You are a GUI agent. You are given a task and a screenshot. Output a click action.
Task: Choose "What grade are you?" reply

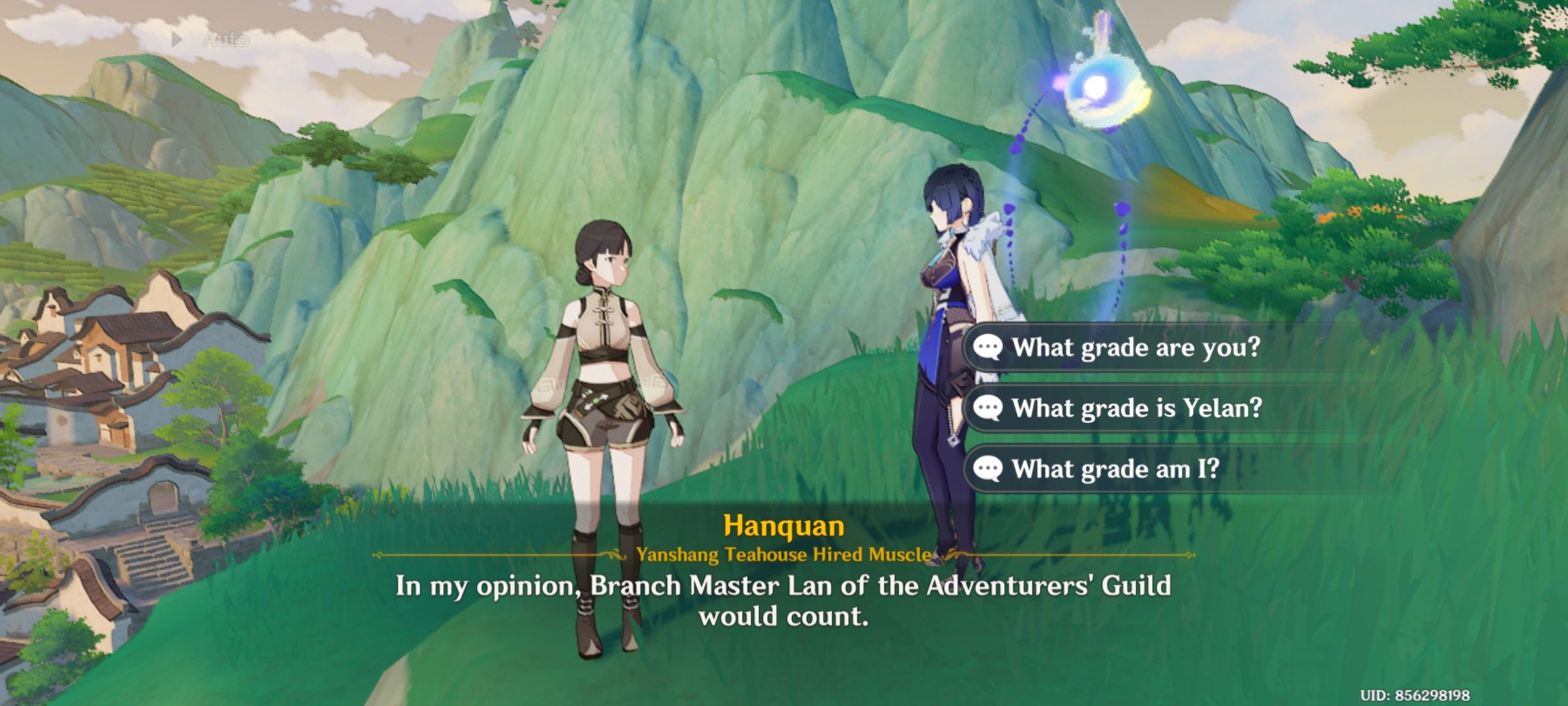pyautogui.click(x=1135, y=347)
